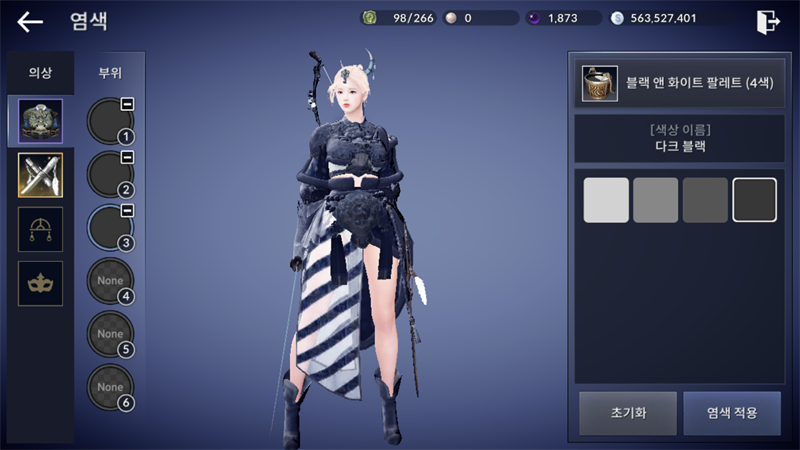Click the 초기화 reset button
Screen dimensions: 800x450
(x=627, y=413)
